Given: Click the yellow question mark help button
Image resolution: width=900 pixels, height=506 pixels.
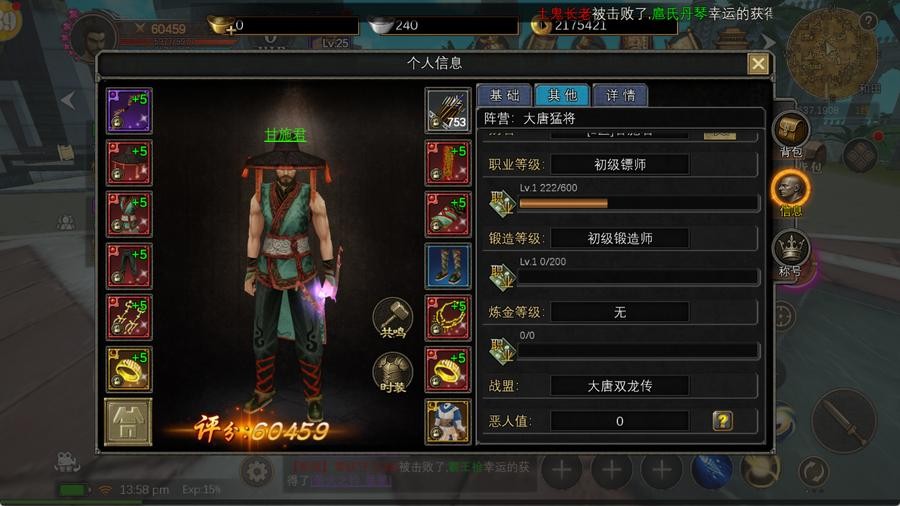Looking at the screenshot, I should [722, 421].
